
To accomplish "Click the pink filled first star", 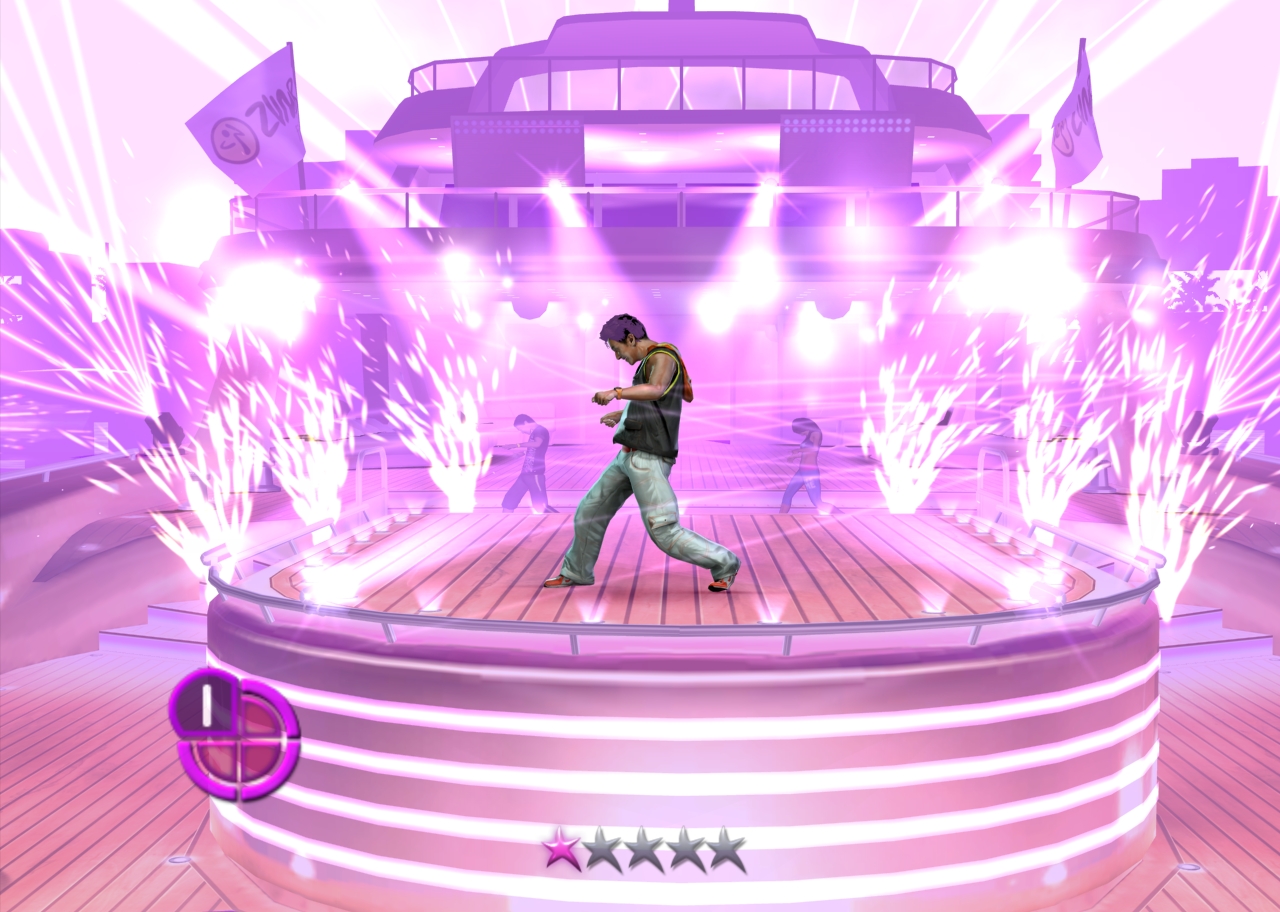I will tap(559, 849).
